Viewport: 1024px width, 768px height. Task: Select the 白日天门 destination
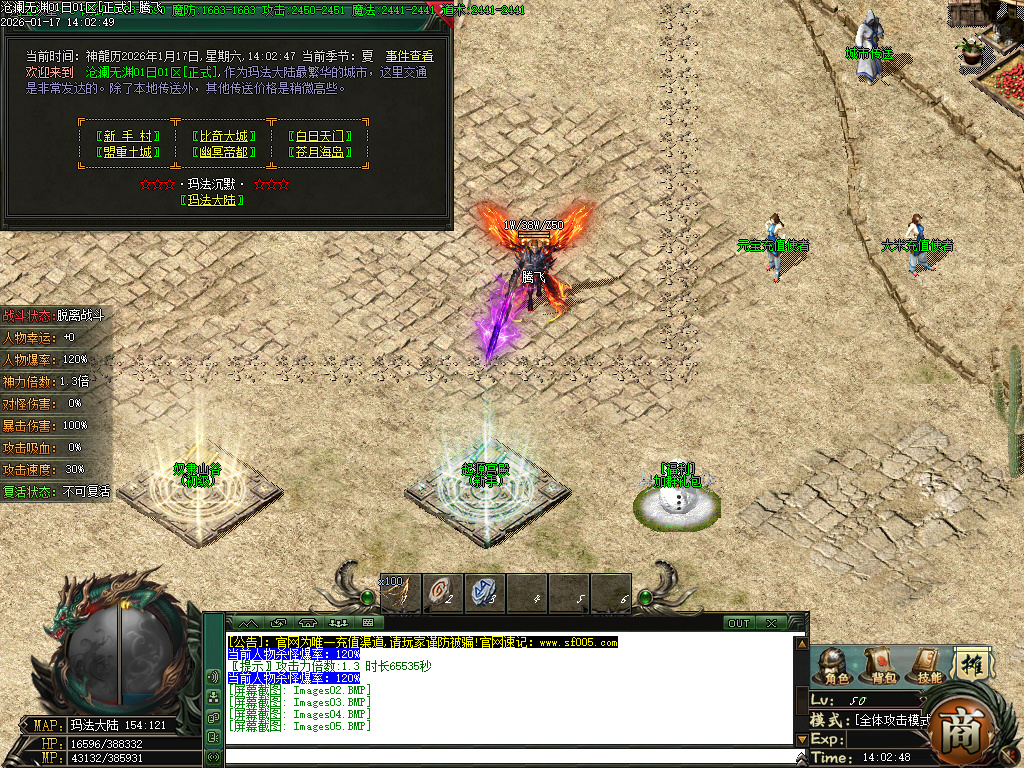[320, 136]
